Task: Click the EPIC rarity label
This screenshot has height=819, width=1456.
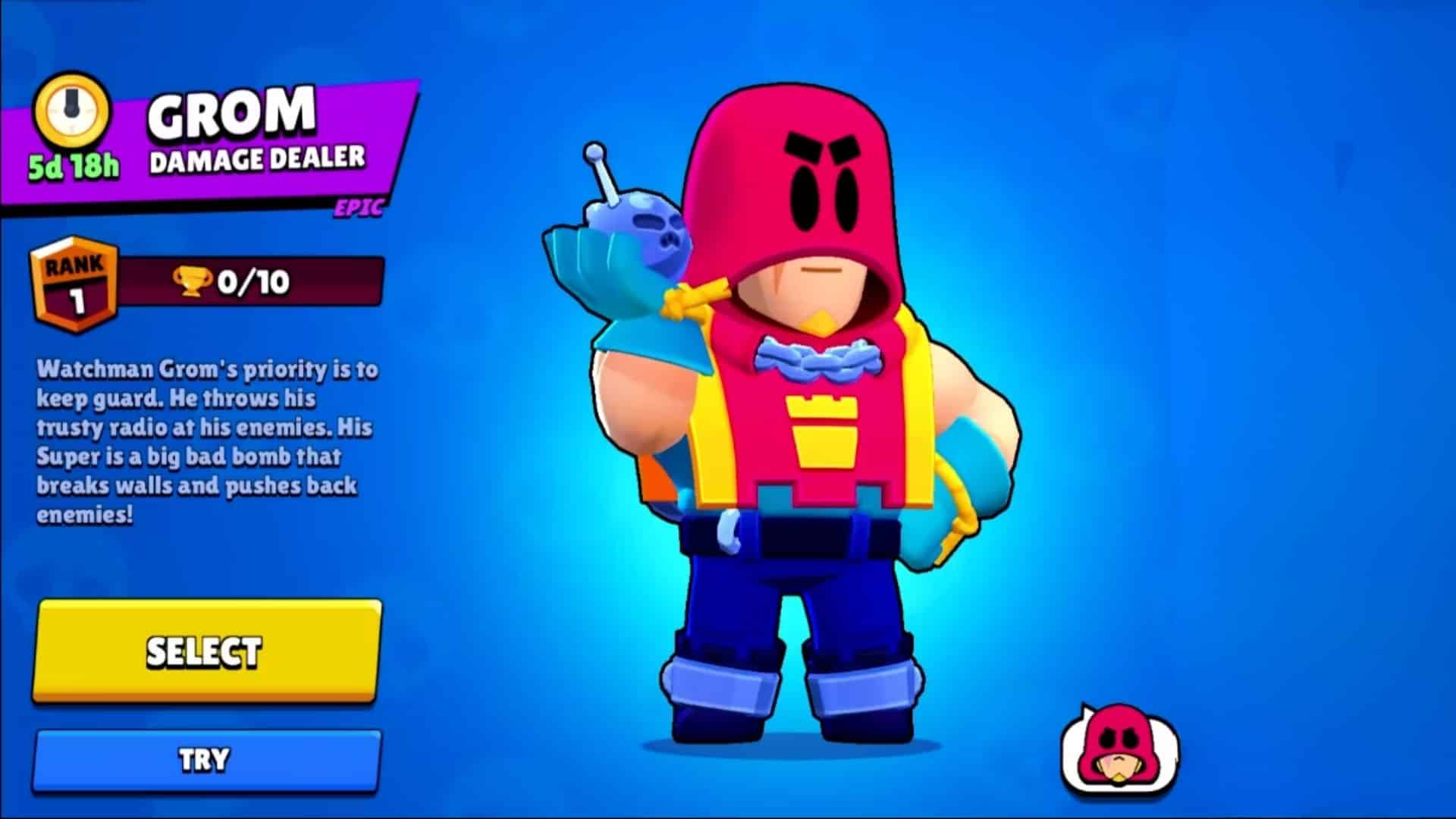Action: tap(360, 209)
